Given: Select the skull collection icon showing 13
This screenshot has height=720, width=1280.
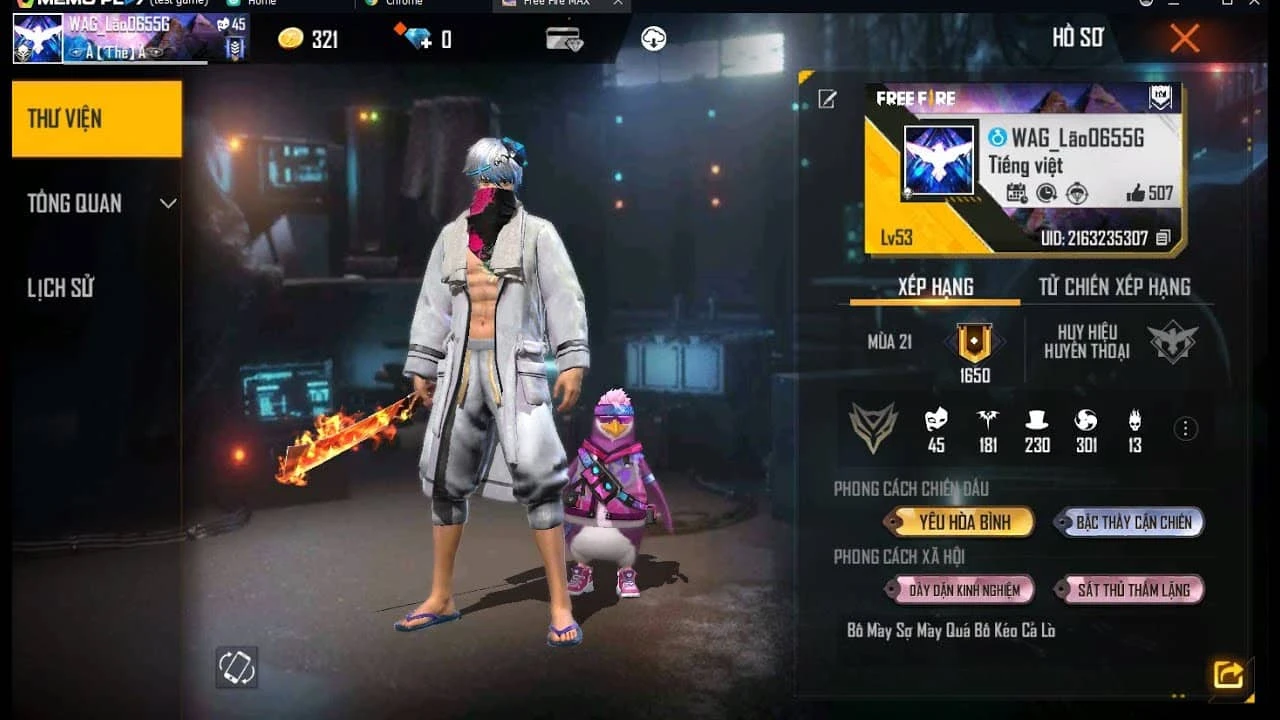Looking at the screenshot, I should coord(1134,423).
